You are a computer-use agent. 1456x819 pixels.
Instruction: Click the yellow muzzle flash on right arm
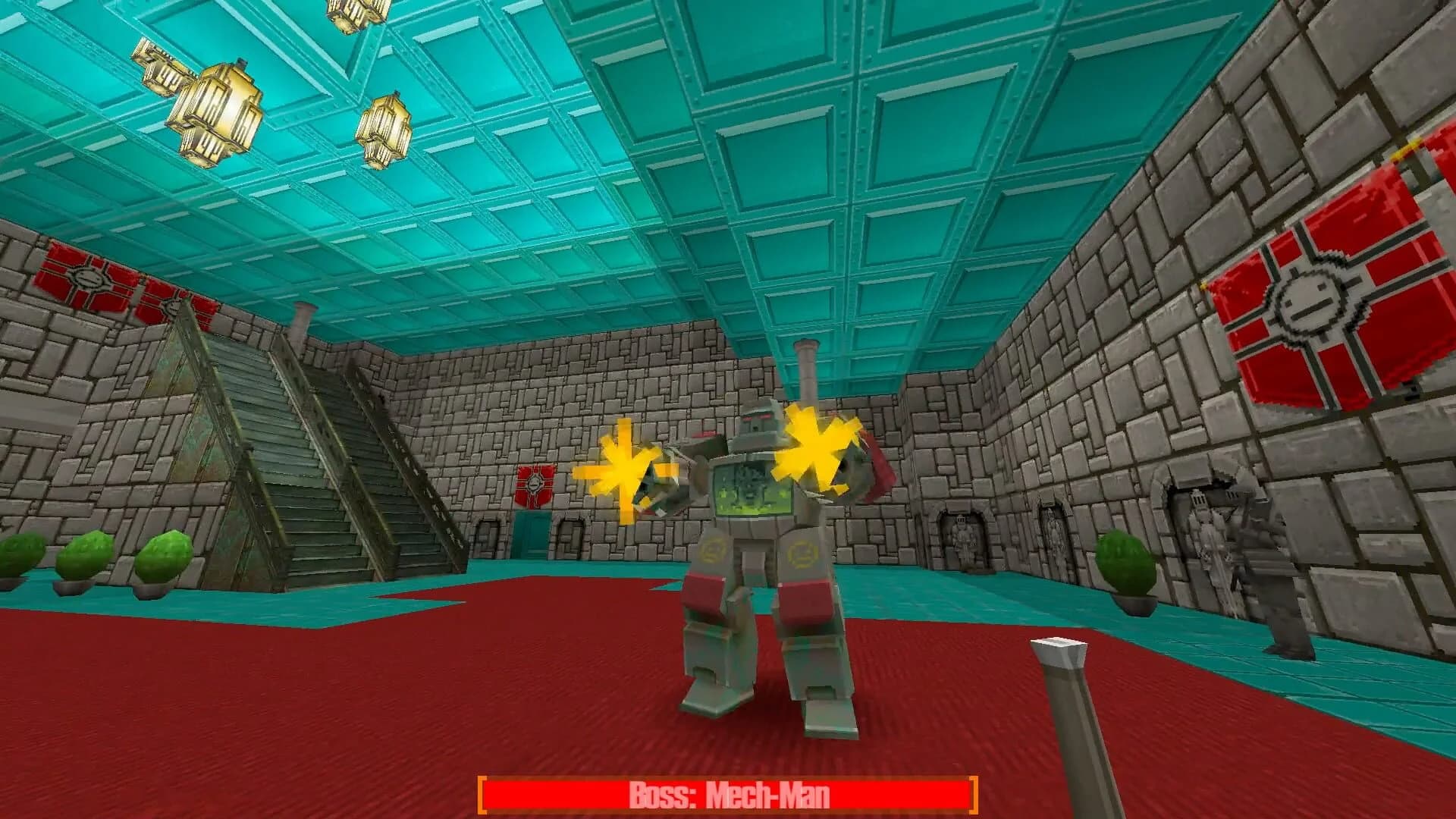coord(815,451)
